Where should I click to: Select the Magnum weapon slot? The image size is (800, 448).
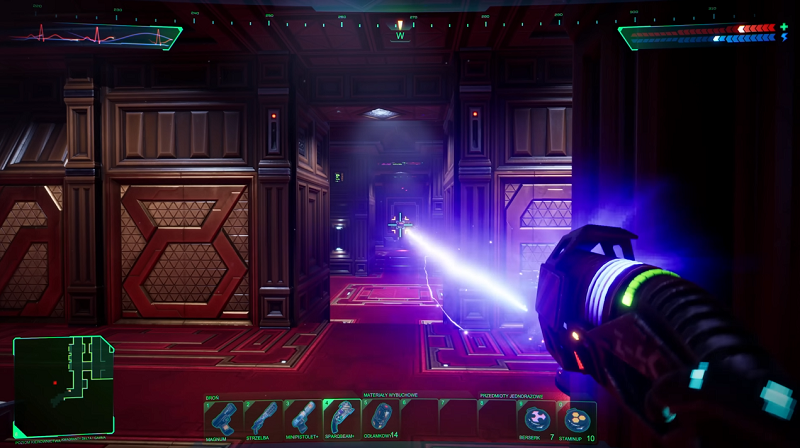point(222,418)
